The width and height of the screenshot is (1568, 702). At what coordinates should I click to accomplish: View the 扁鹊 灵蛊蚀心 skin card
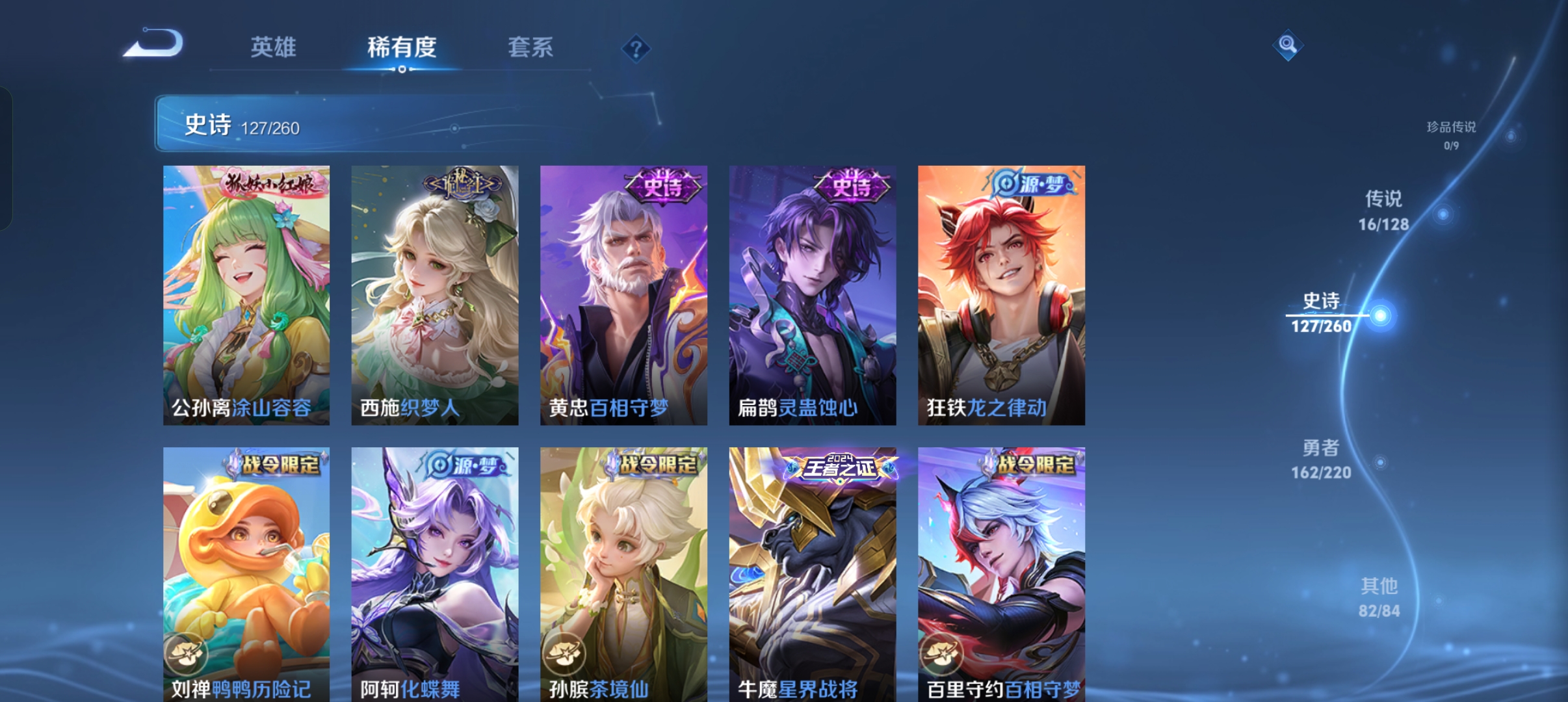(813, 295)
